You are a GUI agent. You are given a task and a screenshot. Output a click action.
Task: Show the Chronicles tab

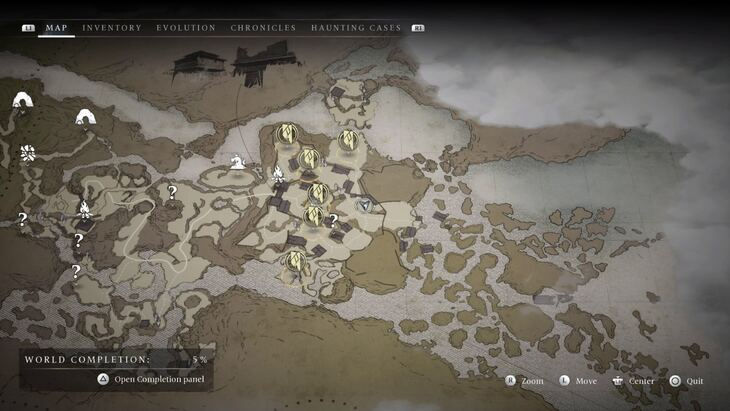[x=263, y=28]
